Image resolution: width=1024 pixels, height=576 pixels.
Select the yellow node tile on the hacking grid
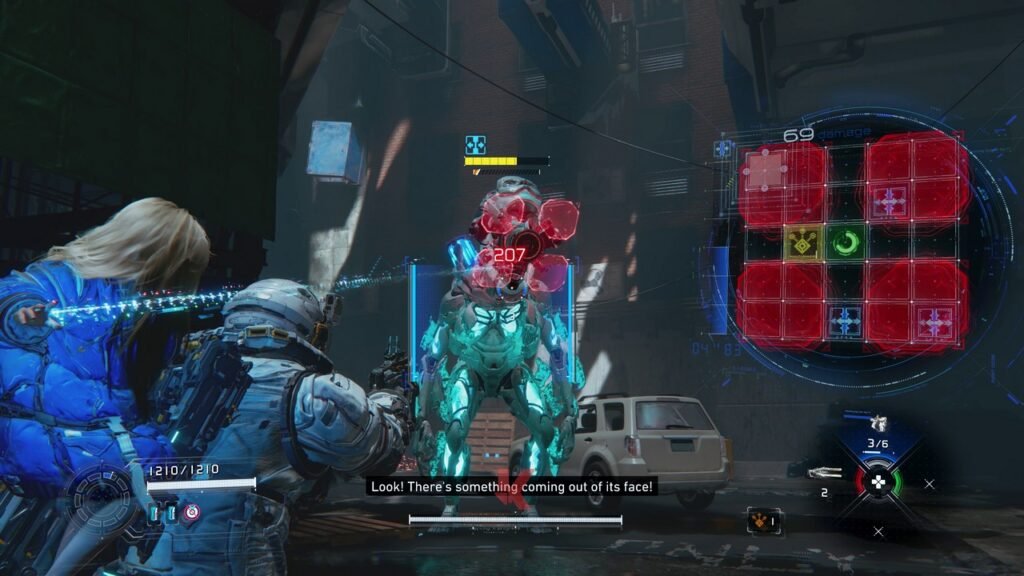click(803, 242)
